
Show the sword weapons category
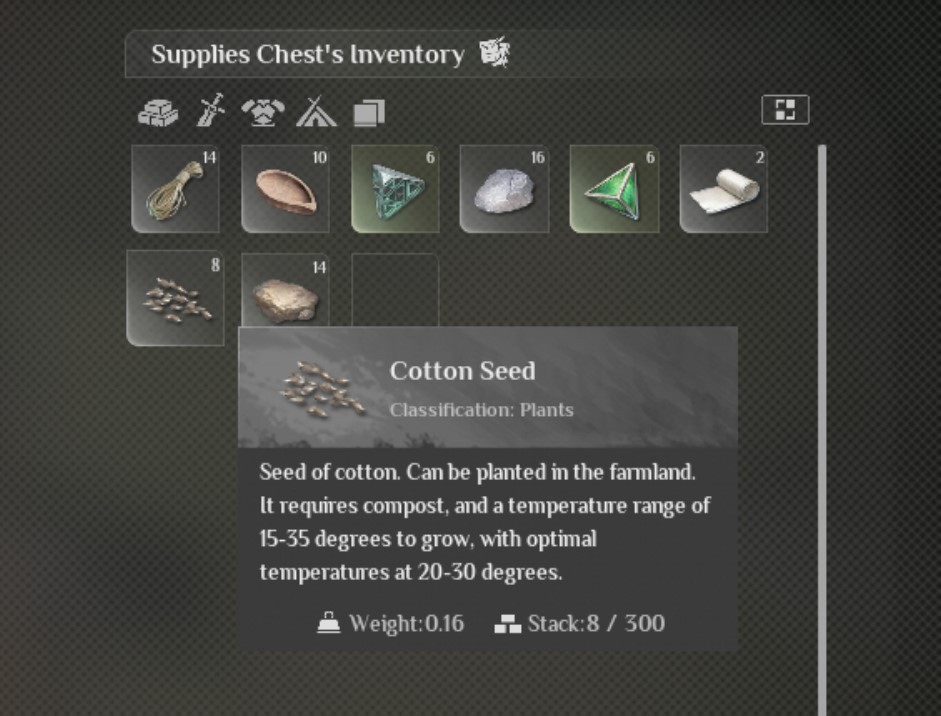point(211,111)
